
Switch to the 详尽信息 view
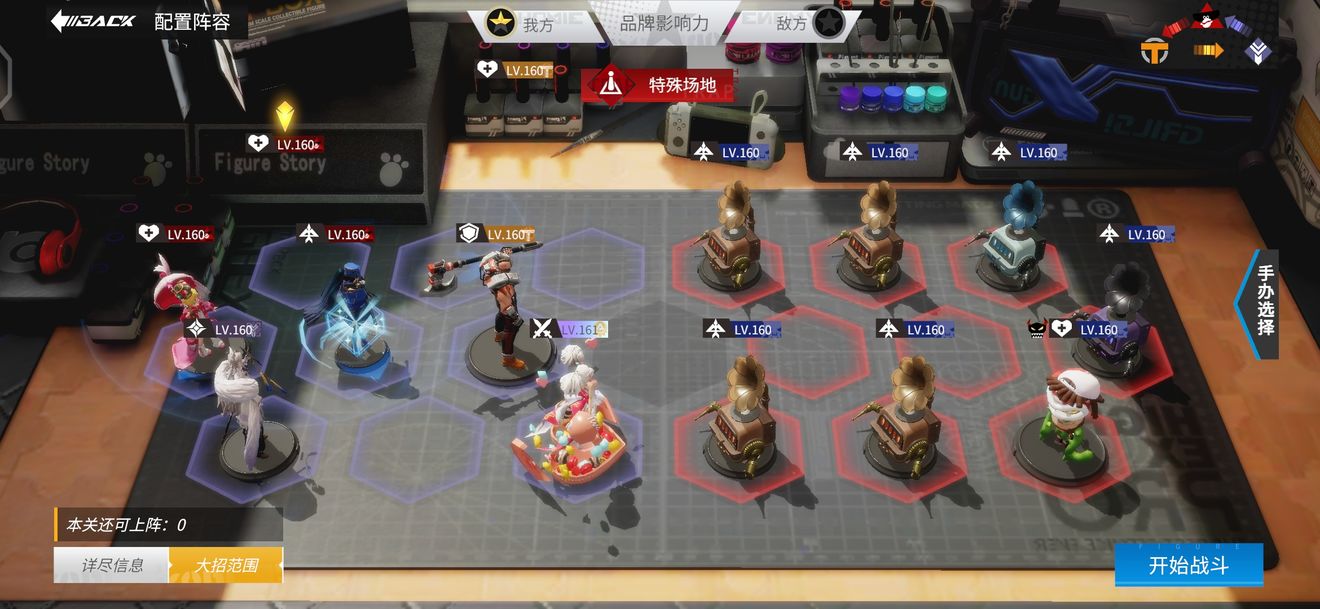click(112, 565)
